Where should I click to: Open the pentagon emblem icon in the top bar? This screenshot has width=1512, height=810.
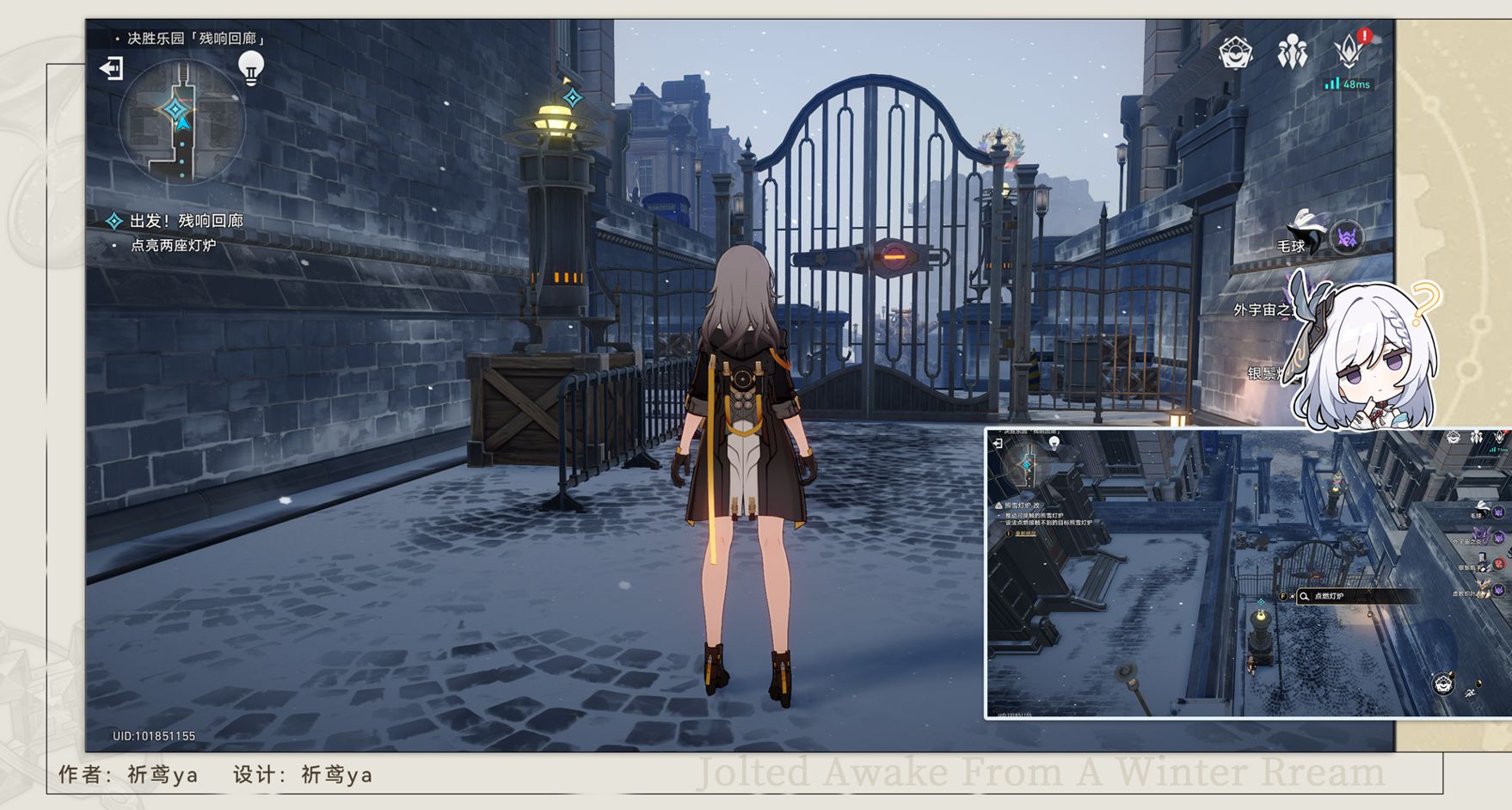1236,53
